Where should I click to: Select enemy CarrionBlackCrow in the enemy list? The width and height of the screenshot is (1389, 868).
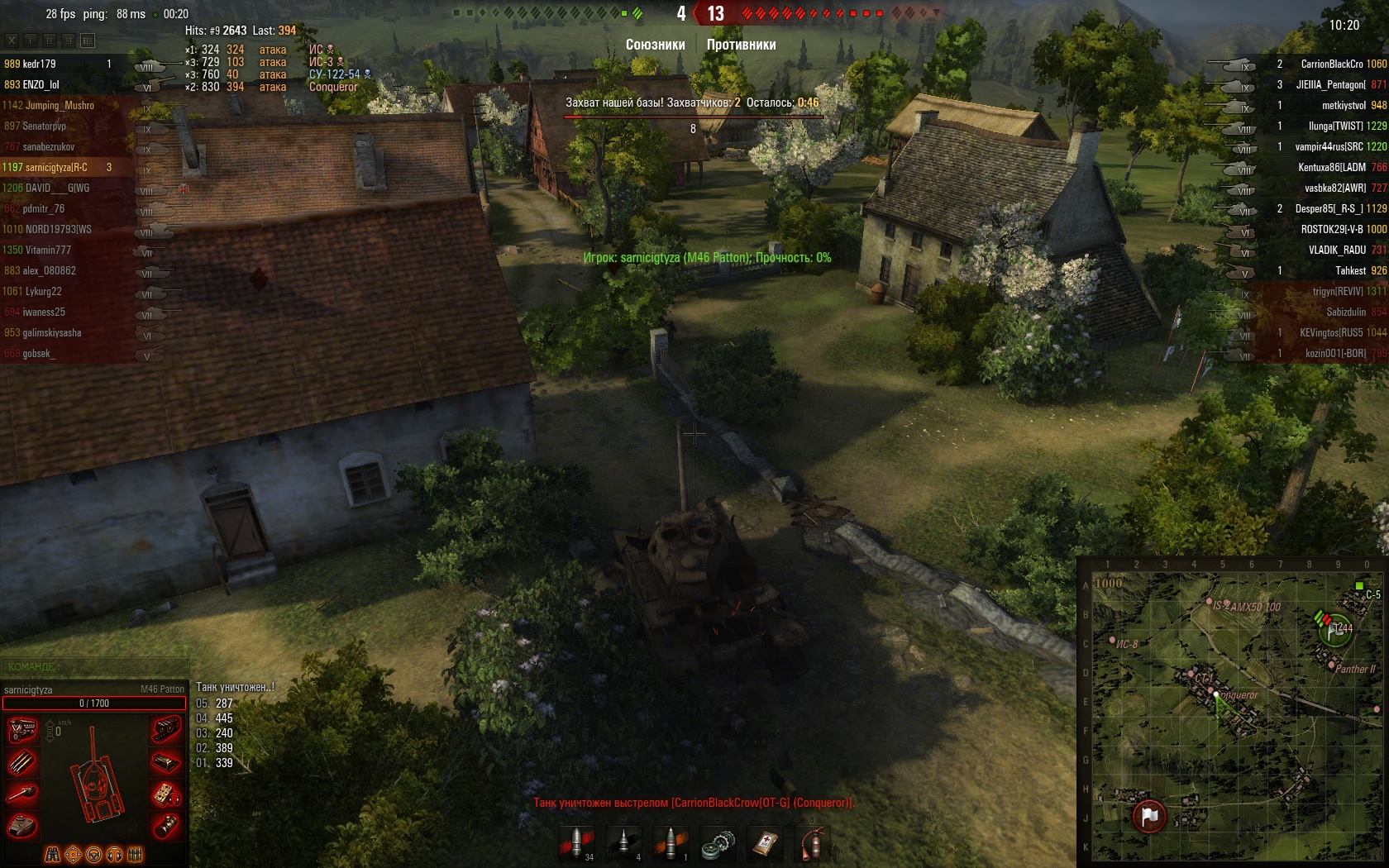(x=1330, y=64)
